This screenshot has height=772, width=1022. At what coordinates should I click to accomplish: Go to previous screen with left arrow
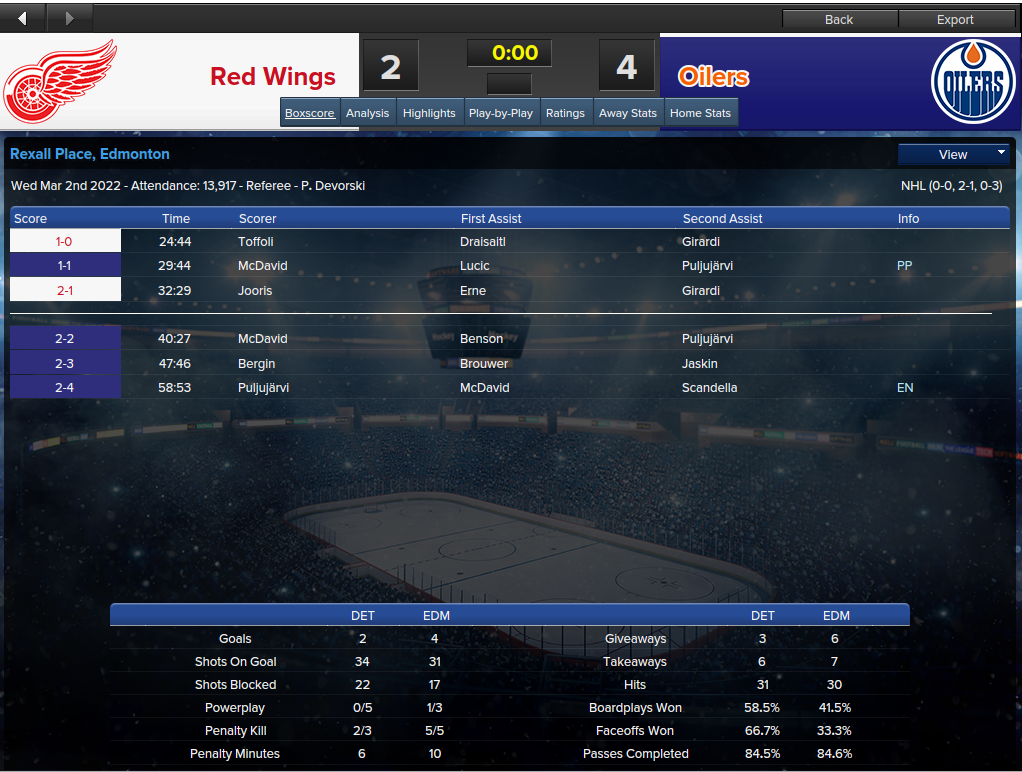23,18
